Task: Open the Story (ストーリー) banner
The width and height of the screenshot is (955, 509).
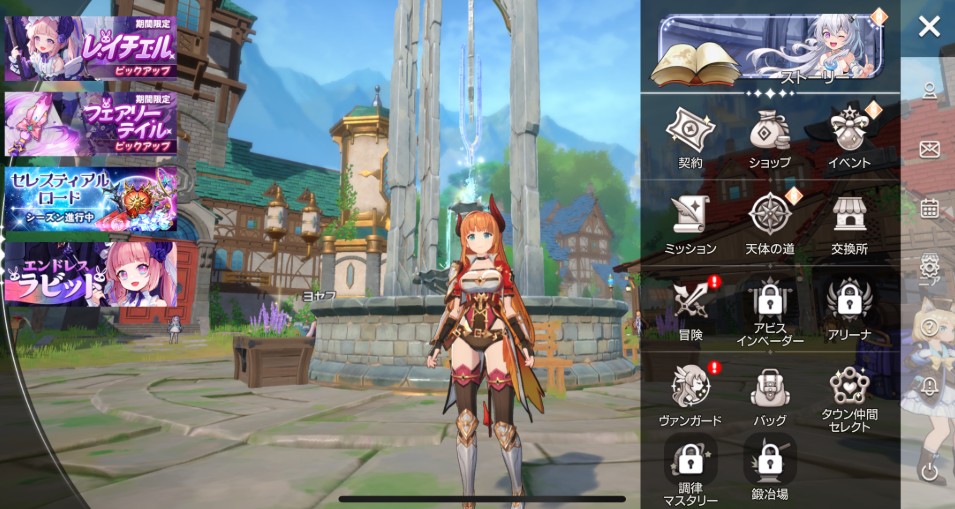Action: pyautogui.click(x=769, y=50)
